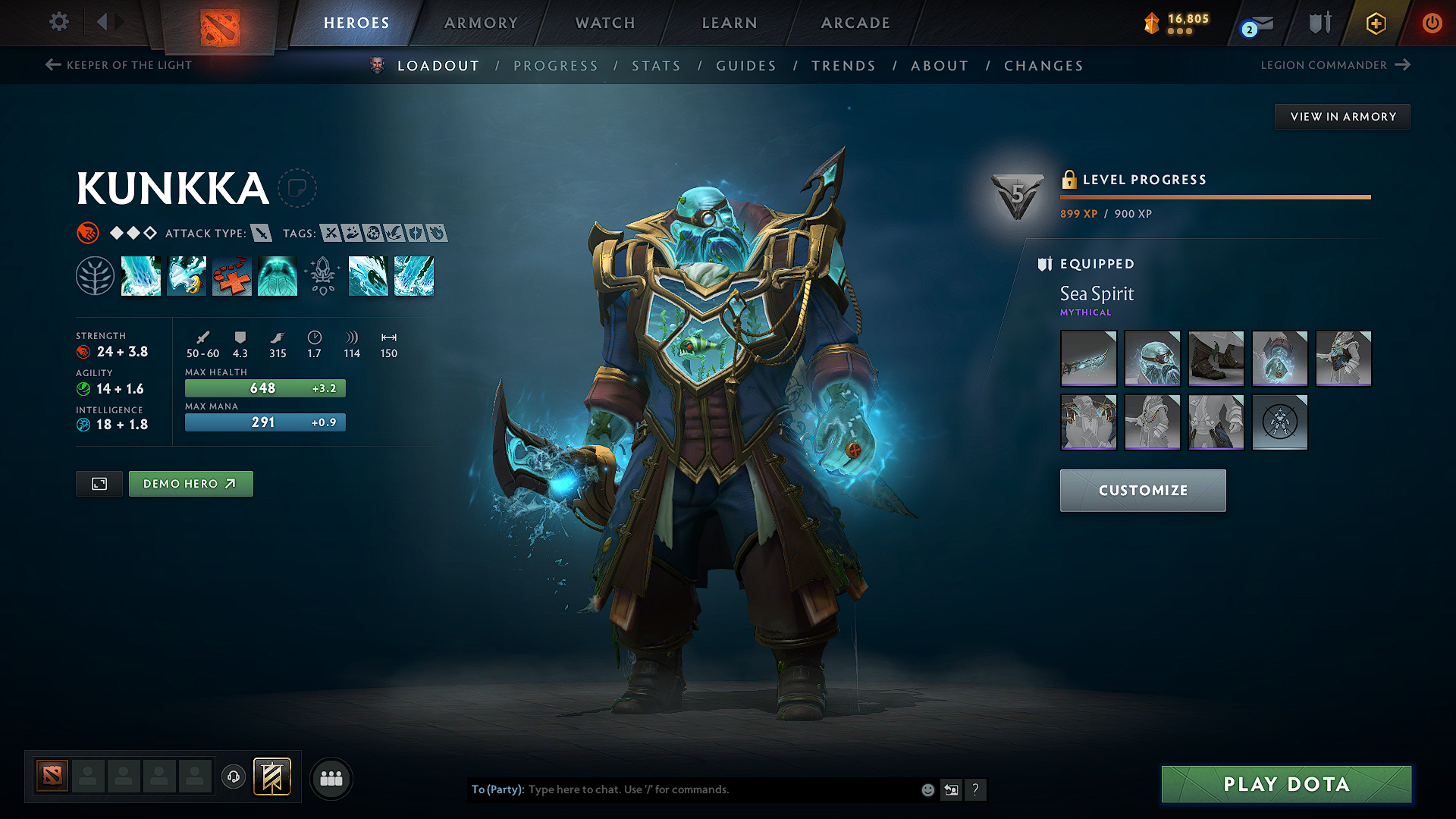Screen dimensions: 1456x819
Task: Click the X Marks the Spot ability icon
Action: coord(232,276)
